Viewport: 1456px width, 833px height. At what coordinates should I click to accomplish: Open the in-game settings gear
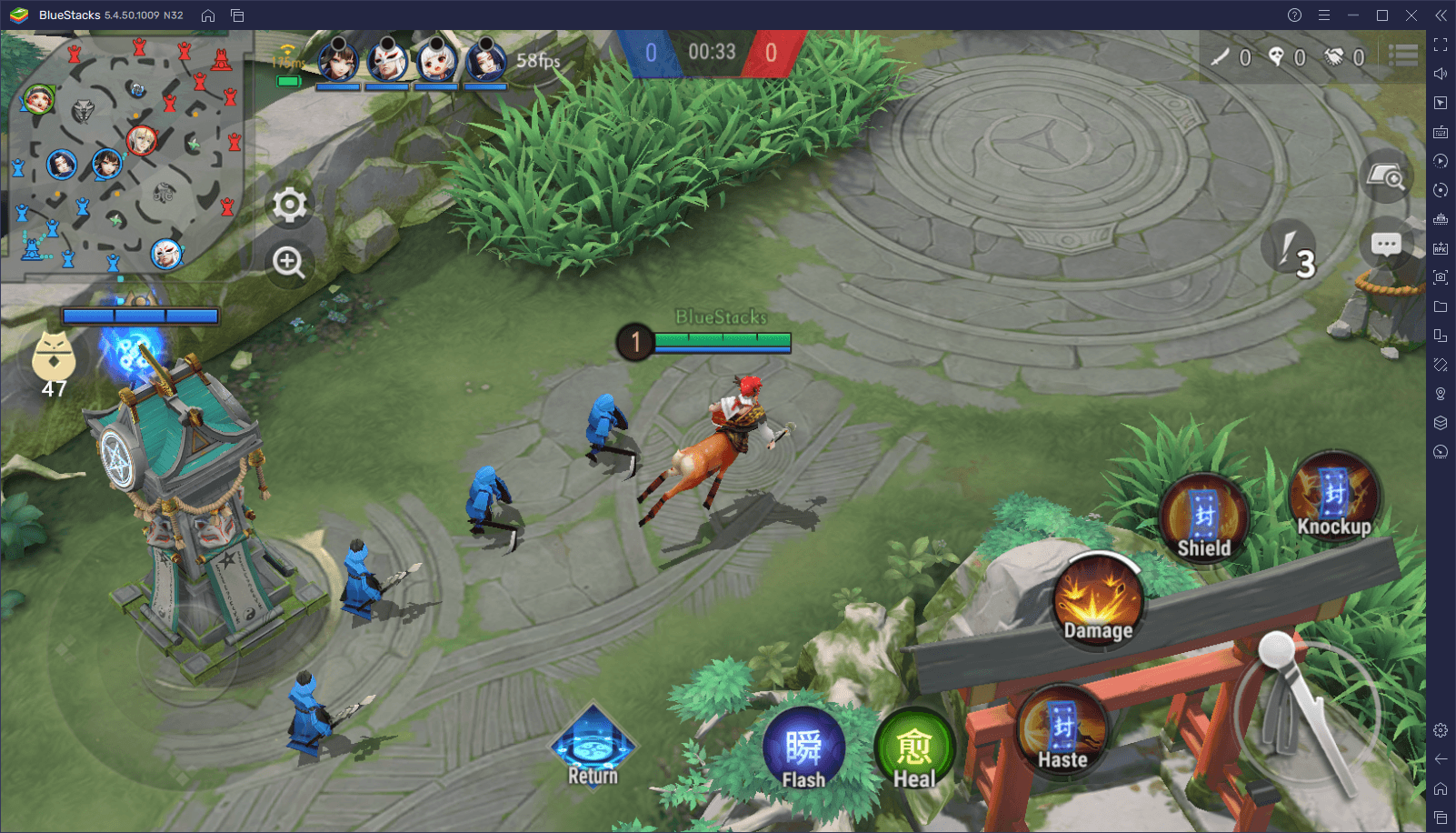coord(289,205)
